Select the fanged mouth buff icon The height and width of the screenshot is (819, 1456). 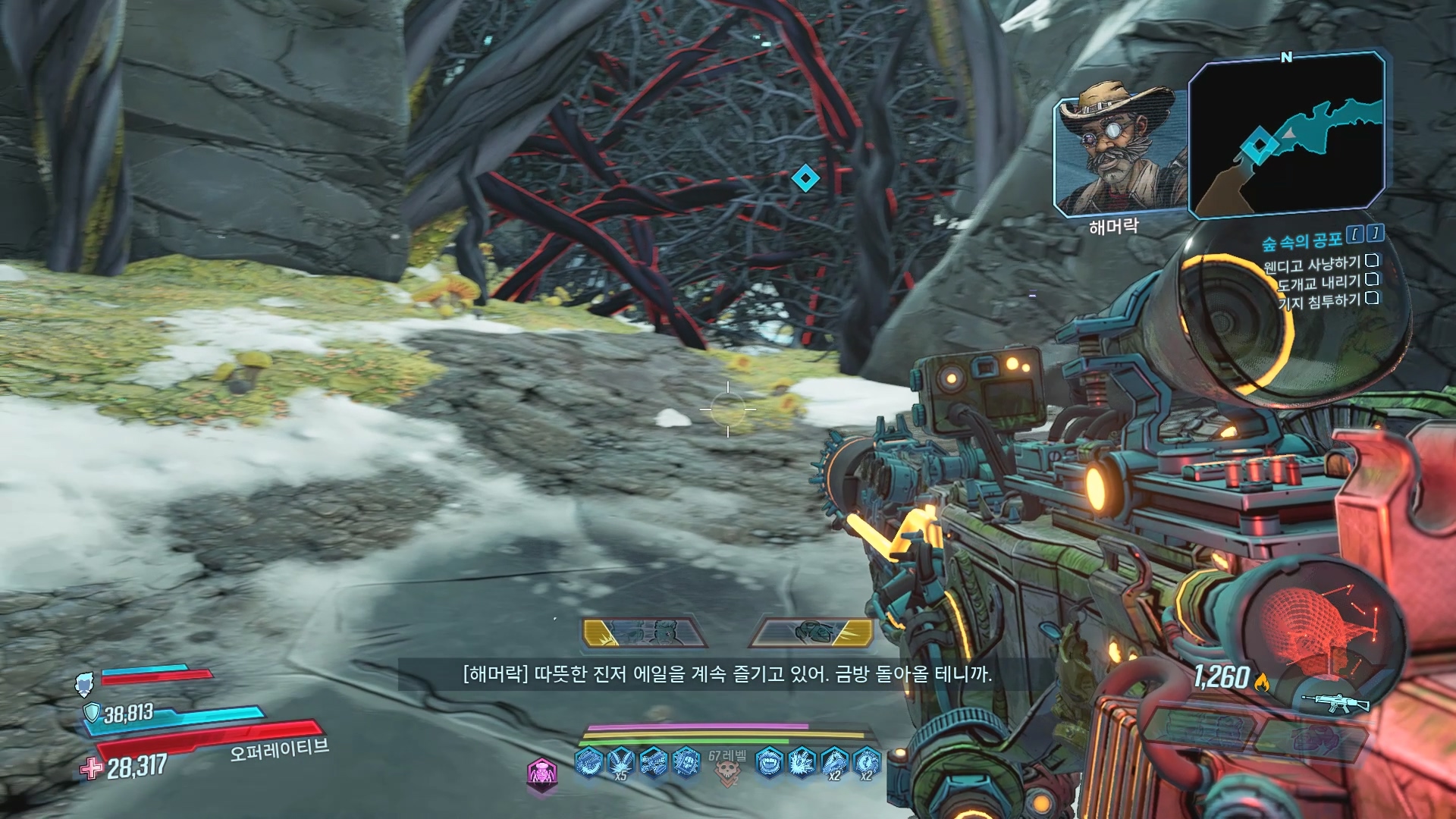[x=769, y=761]
